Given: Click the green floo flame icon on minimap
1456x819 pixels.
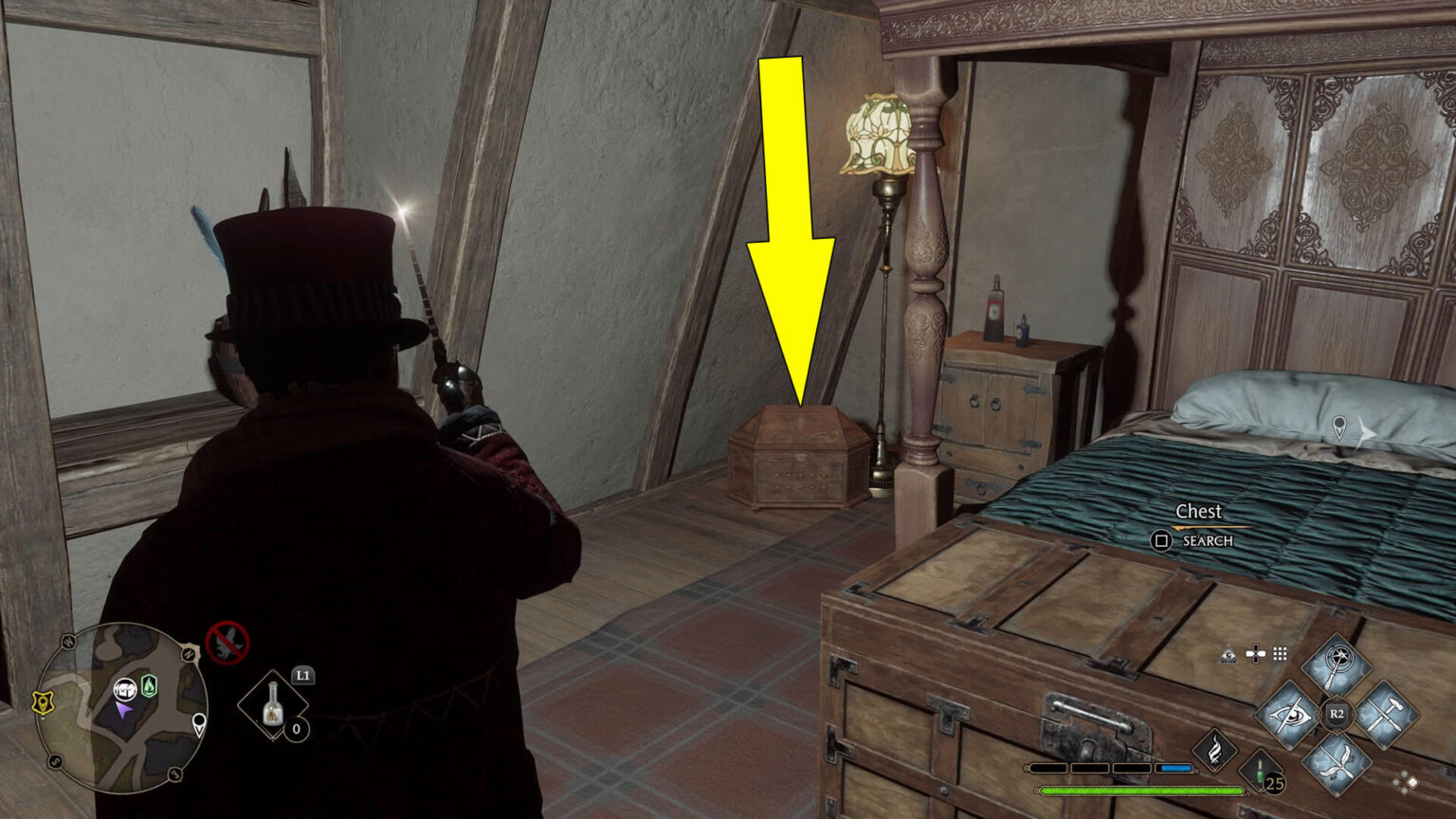Looking at the screenshot, I should 148,684.
